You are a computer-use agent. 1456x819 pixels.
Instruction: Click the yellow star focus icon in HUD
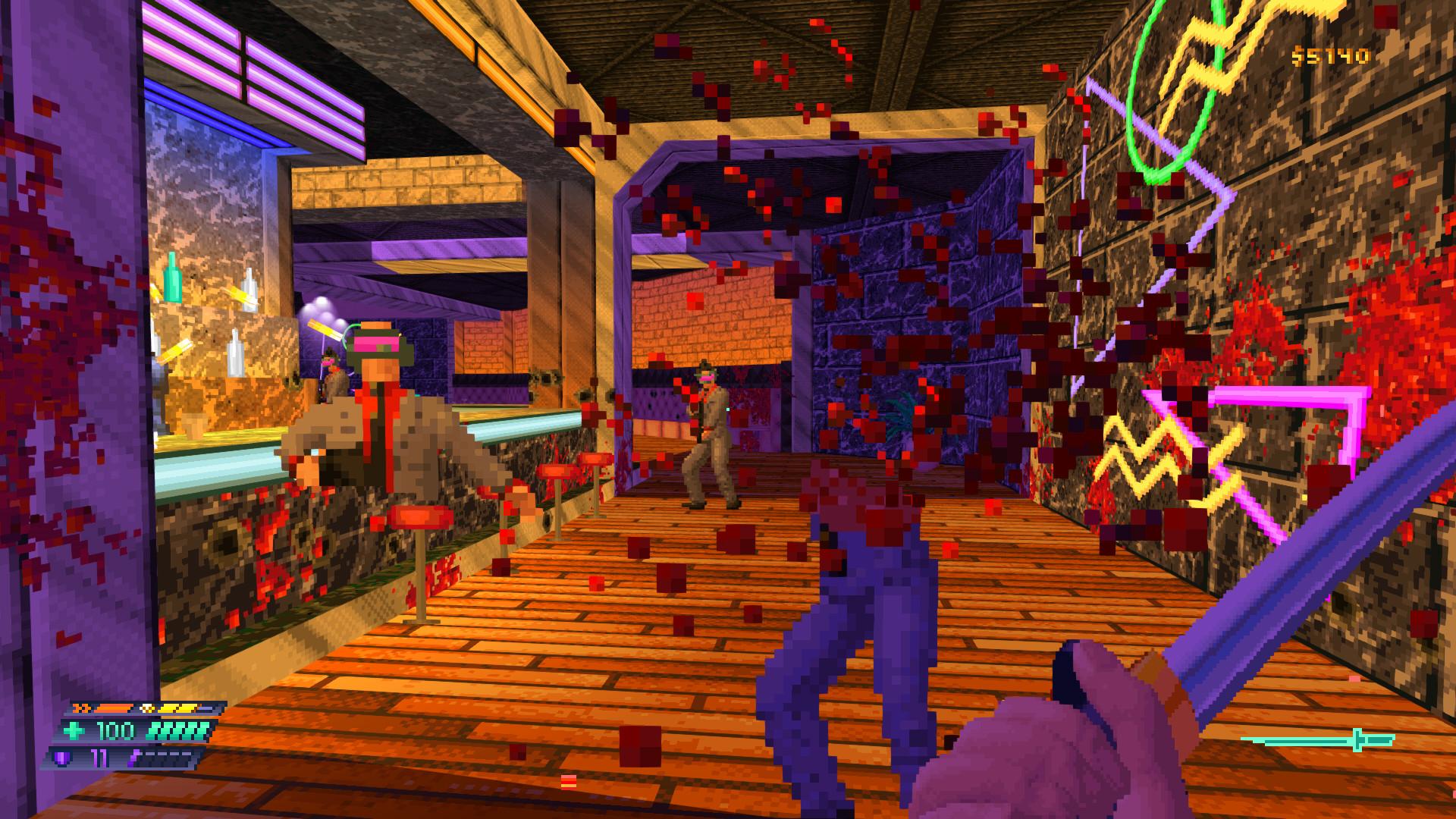pyautogui.click(x=146, y=708)
